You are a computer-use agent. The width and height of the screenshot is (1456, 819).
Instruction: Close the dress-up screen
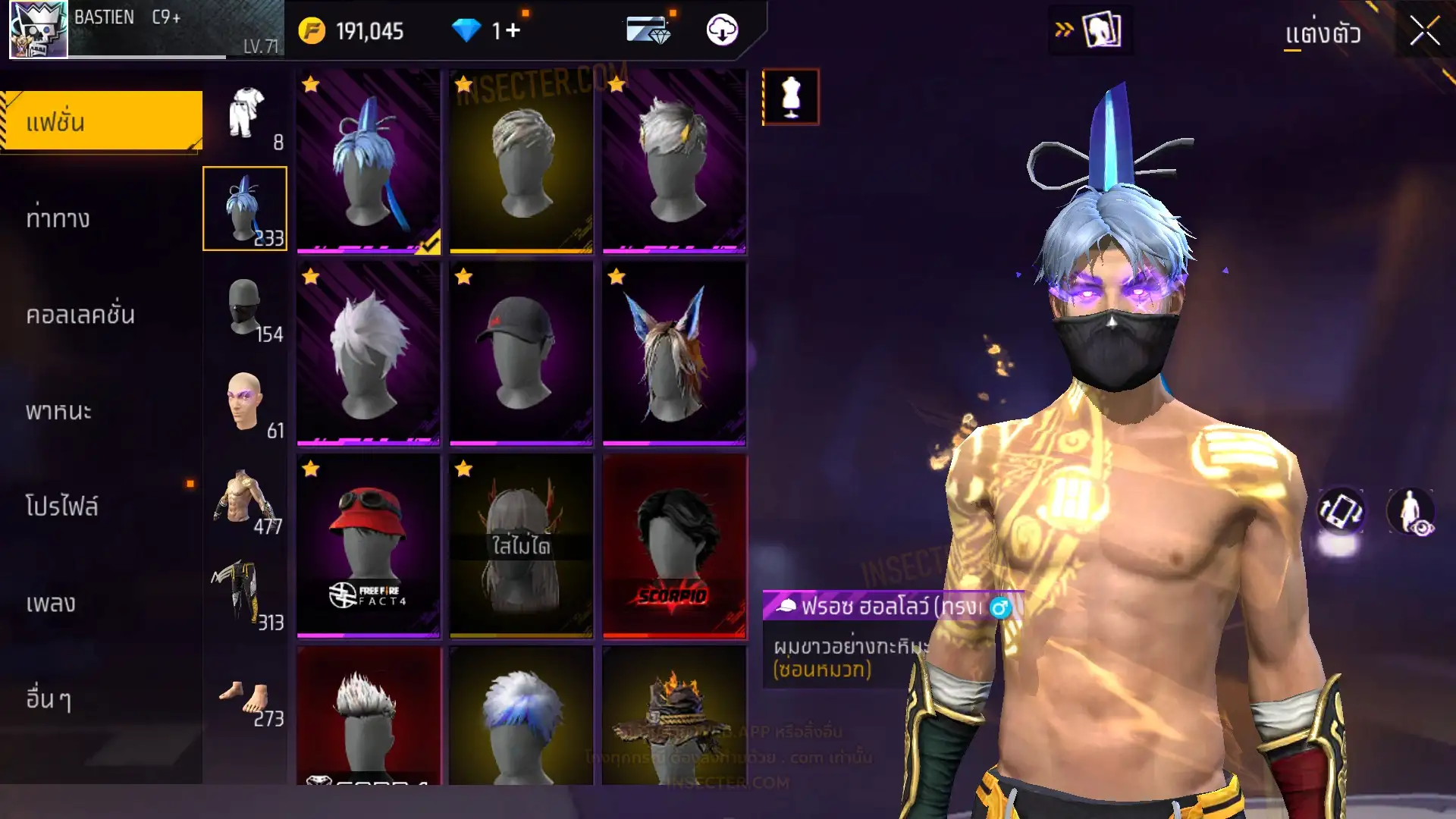click(1424, 32)
